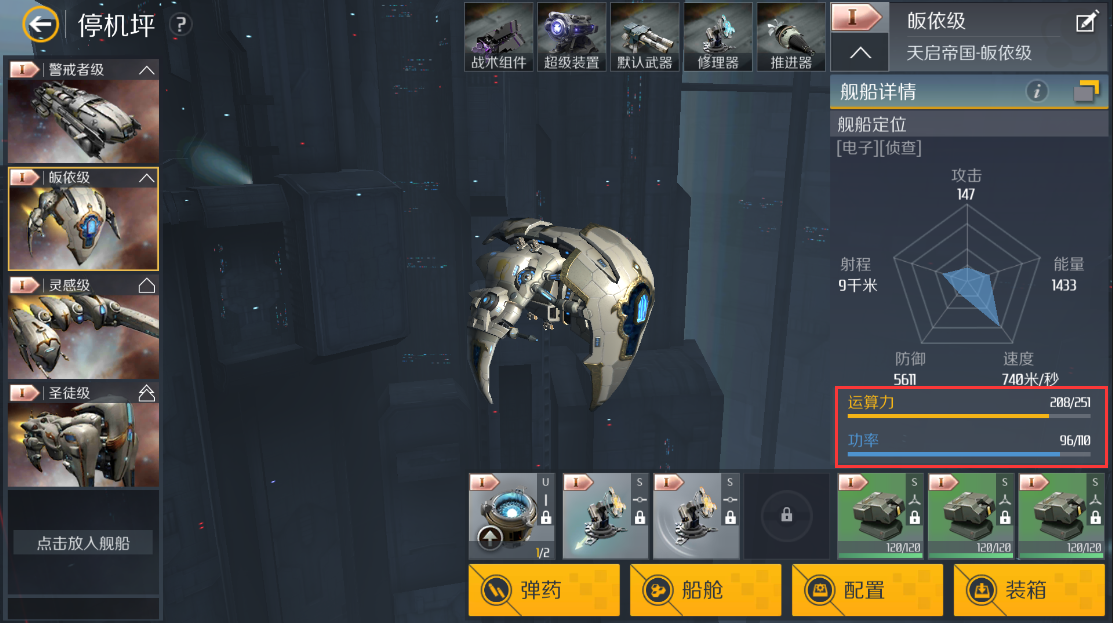Open the 弹药 ammo menu

[x=544, y=590]
